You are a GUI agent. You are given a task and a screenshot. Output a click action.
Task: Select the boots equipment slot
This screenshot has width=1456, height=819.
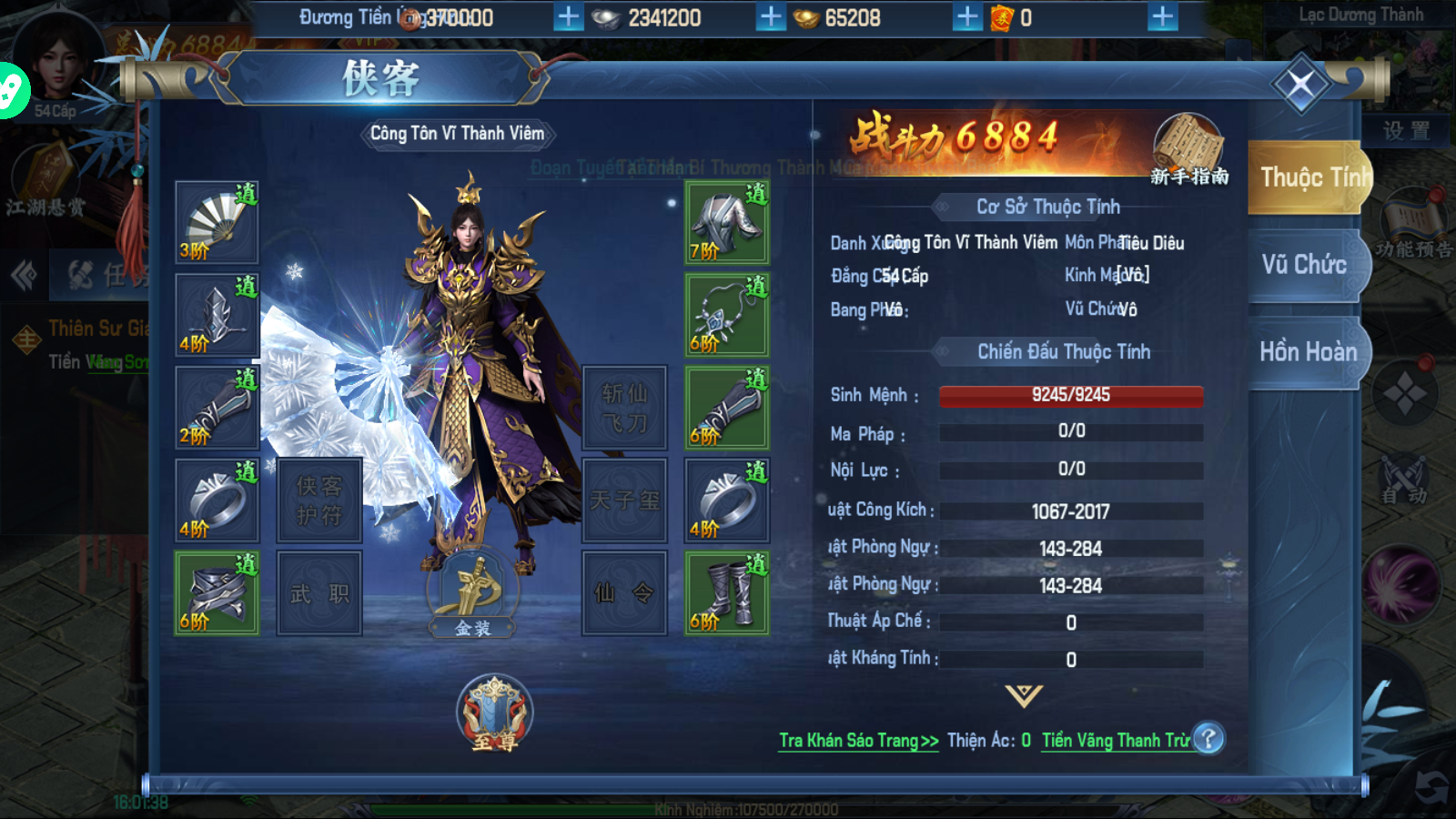726,593
